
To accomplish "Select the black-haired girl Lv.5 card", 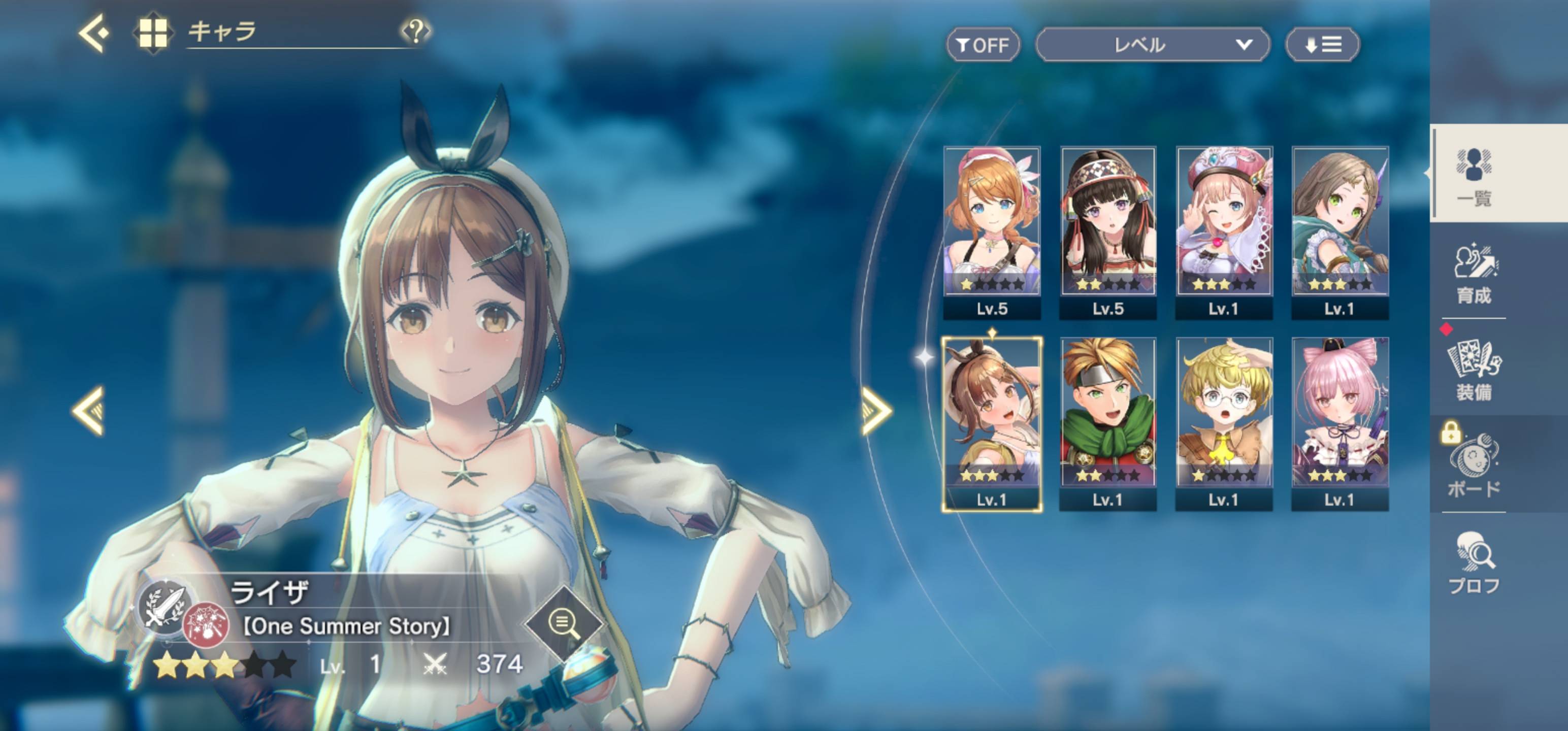I will coord(1108,231).
